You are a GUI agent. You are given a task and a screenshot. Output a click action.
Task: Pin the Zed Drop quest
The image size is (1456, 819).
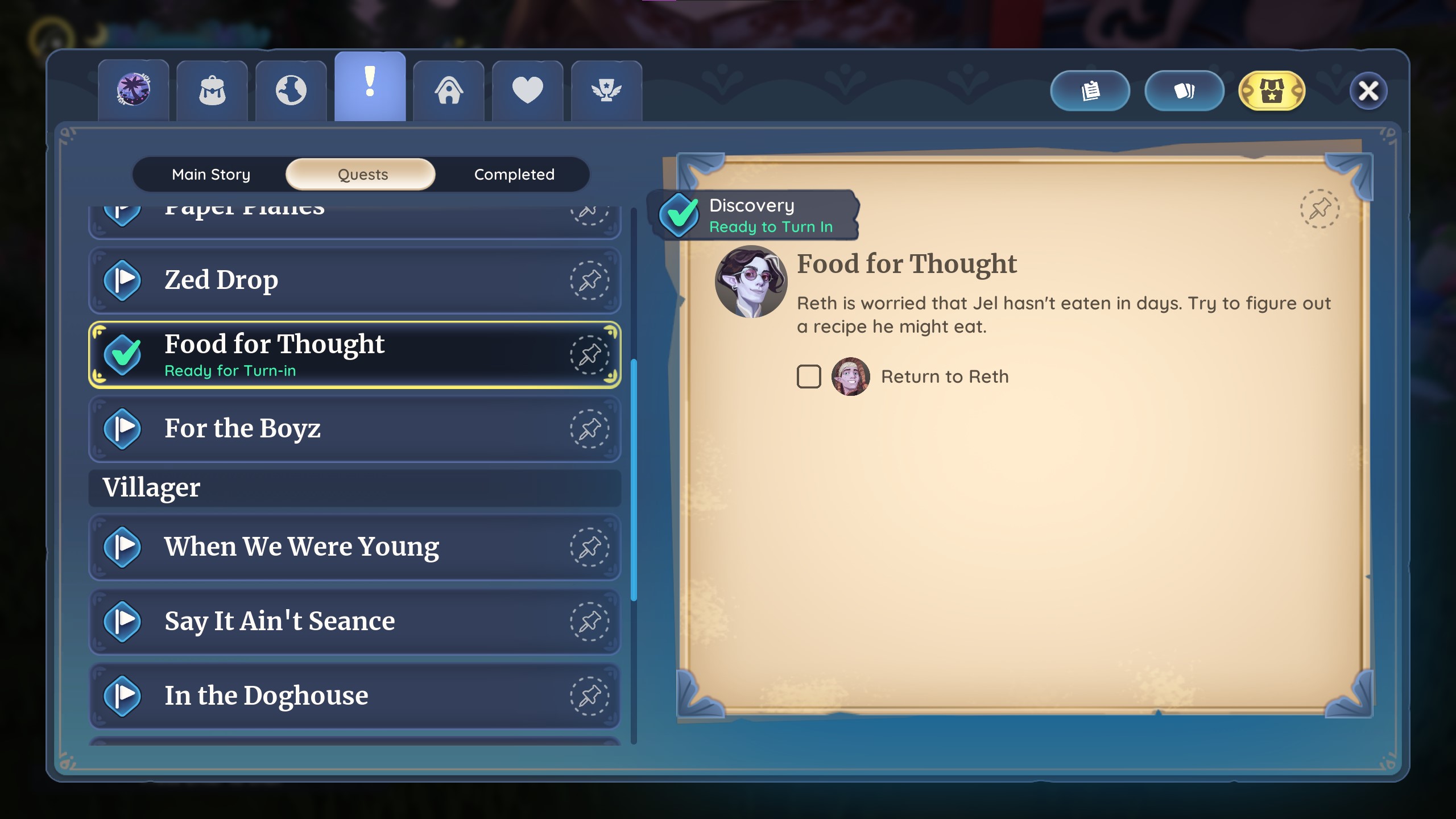tap(589, 280)
